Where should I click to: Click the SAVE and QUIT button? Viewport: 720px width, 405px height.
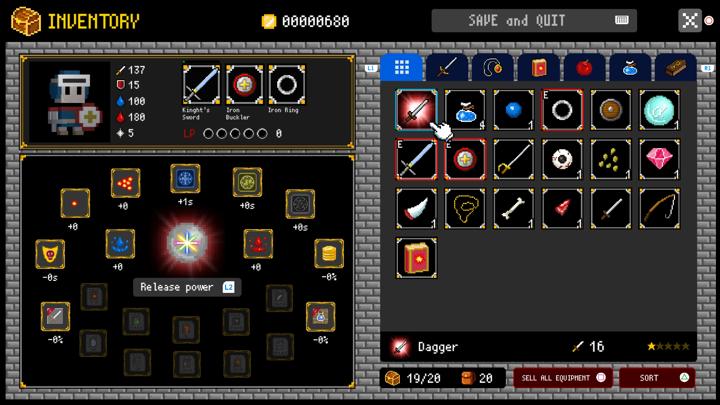(534, 20)
